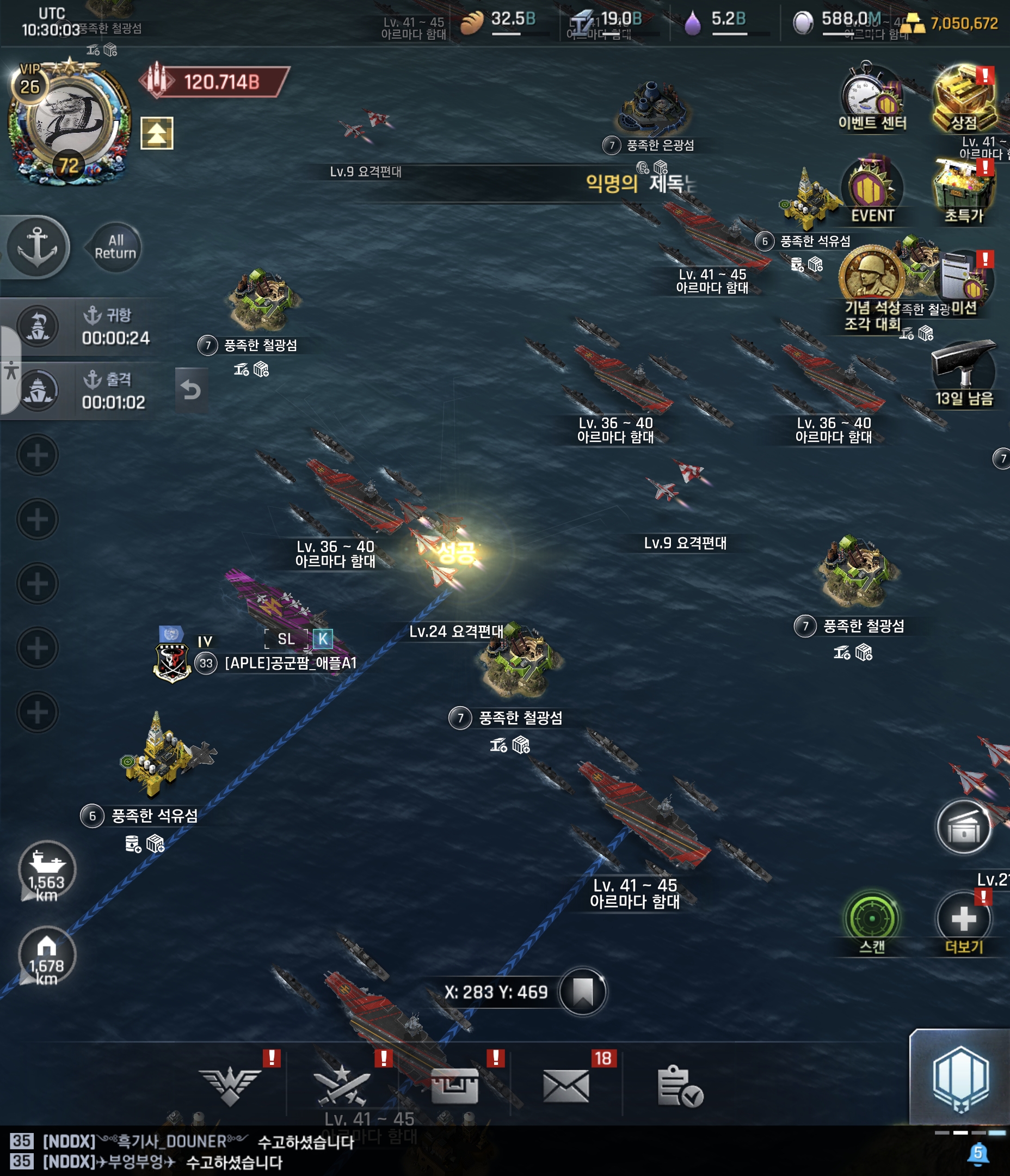Recall the sortie fleet with undo arrow
This screenshot has height=1176, width=1010.
click(x=191, y=390)
